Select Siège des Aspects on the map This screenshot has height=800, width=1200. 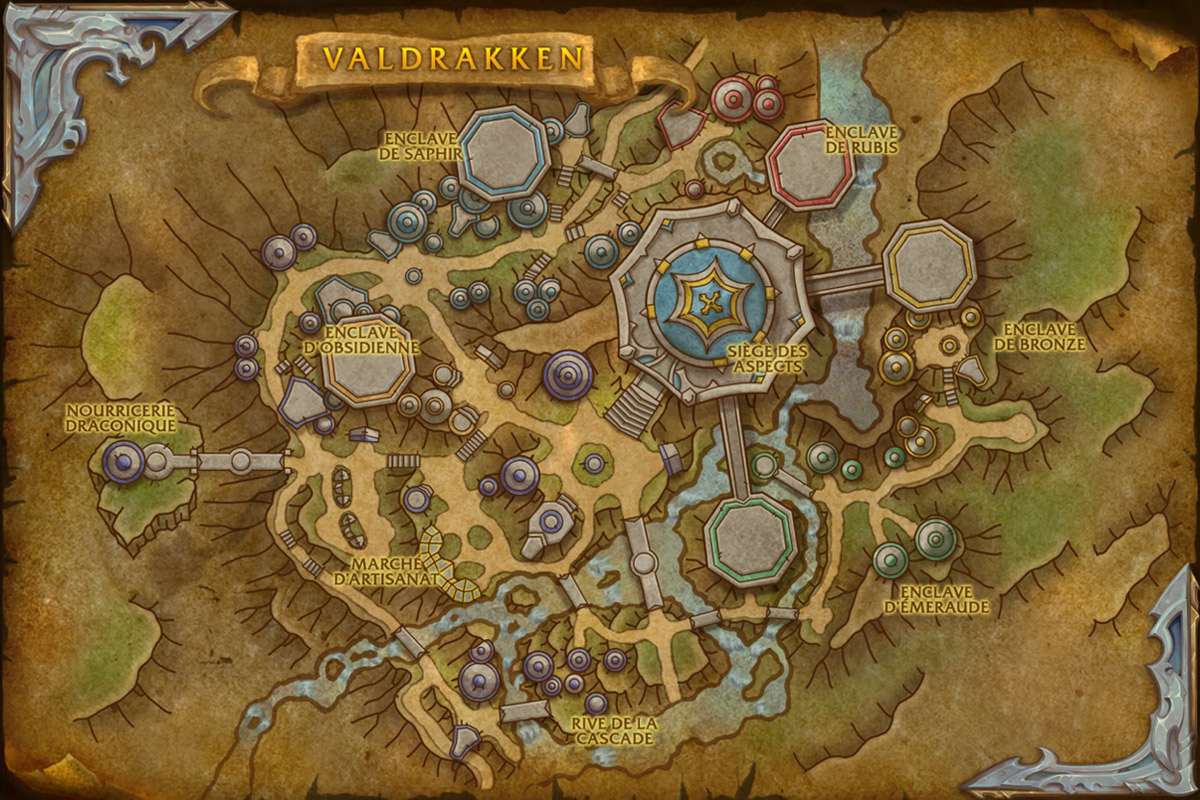(767, 359)
